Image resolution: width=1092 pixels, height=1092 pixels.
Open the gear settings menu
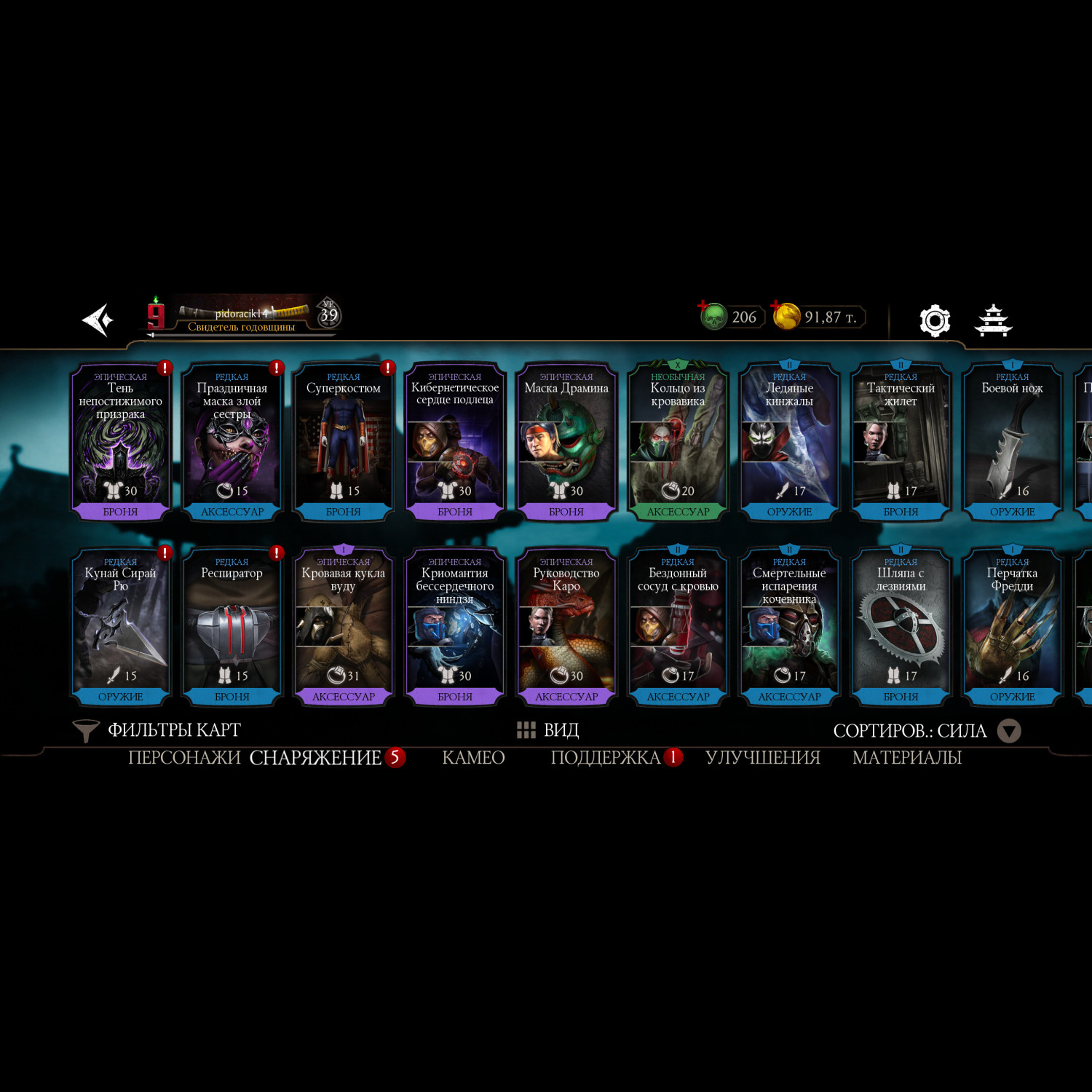(935, 320)
